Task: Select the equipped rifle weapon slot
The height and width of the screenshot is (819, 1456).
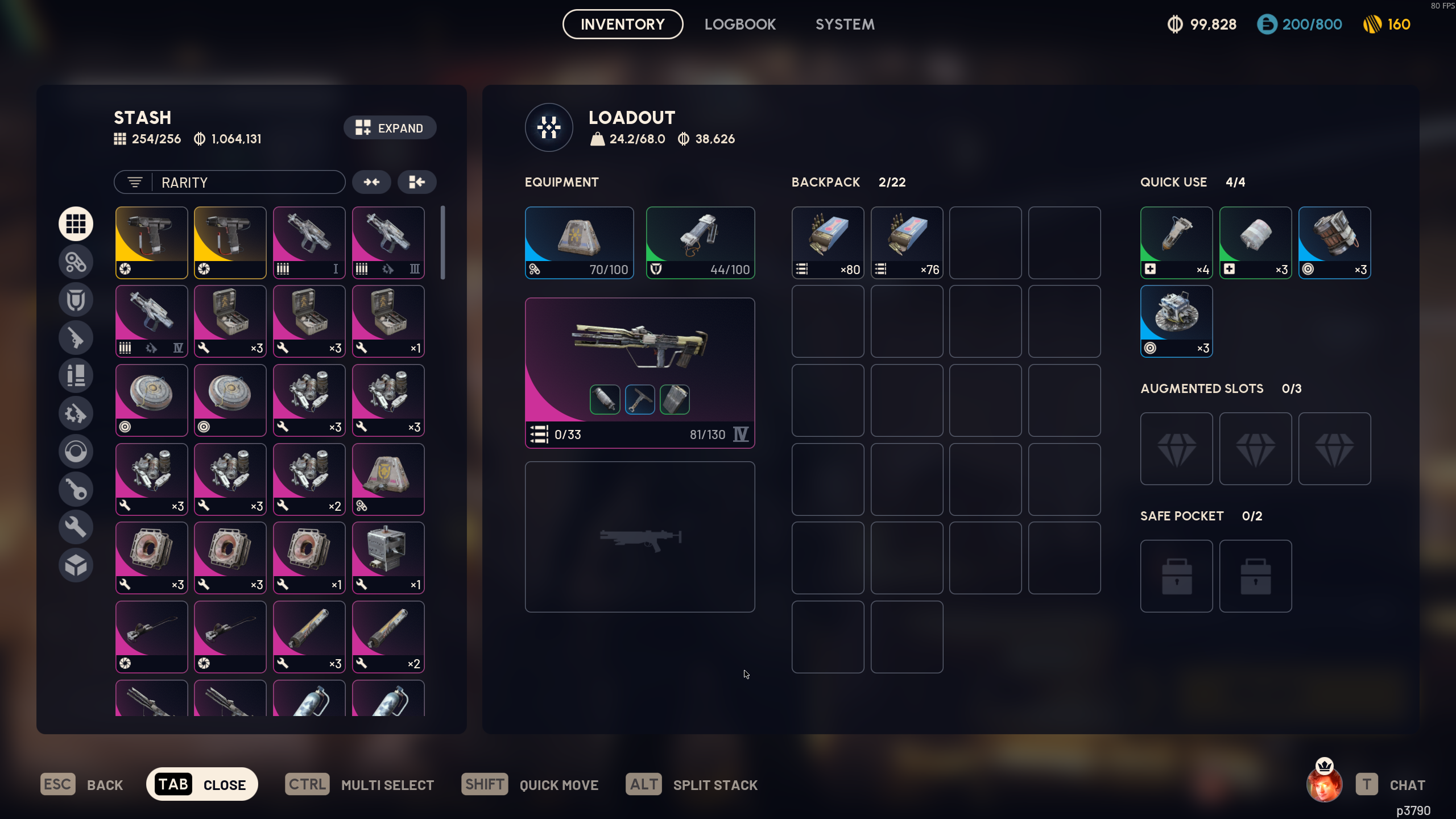Action: (x=639, y=373)
